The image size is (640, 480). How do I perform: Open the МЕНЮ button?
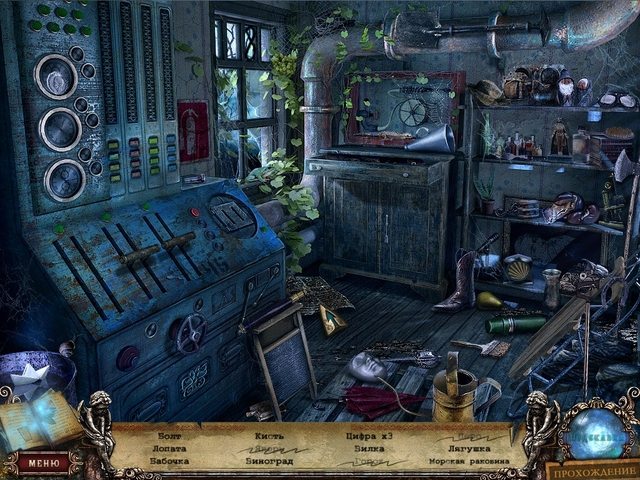(43, 462)
